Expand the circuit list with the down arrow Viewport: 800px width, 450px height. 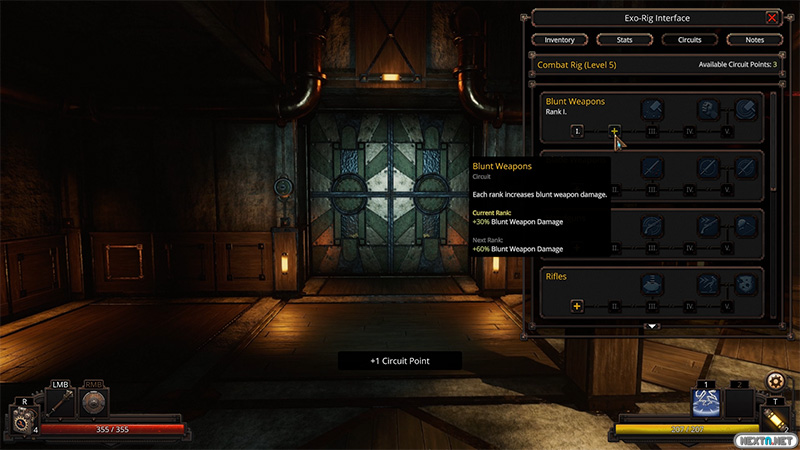point(652,326)
